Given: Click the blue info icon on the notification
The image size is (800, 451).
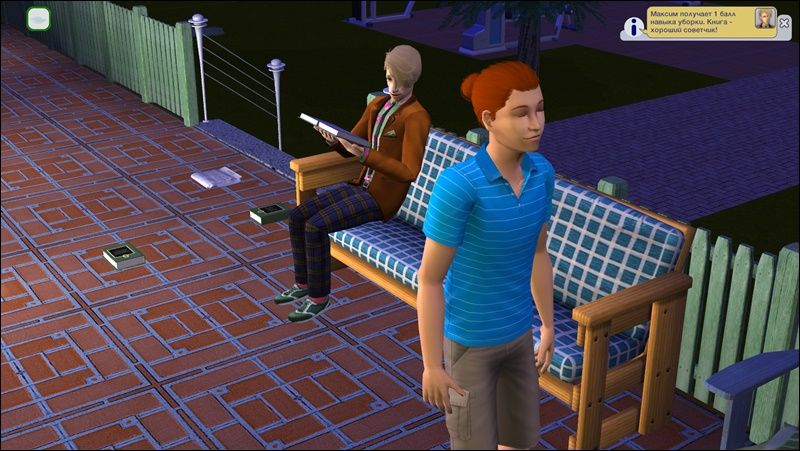Looking at the screenshot, I should 632,28.
